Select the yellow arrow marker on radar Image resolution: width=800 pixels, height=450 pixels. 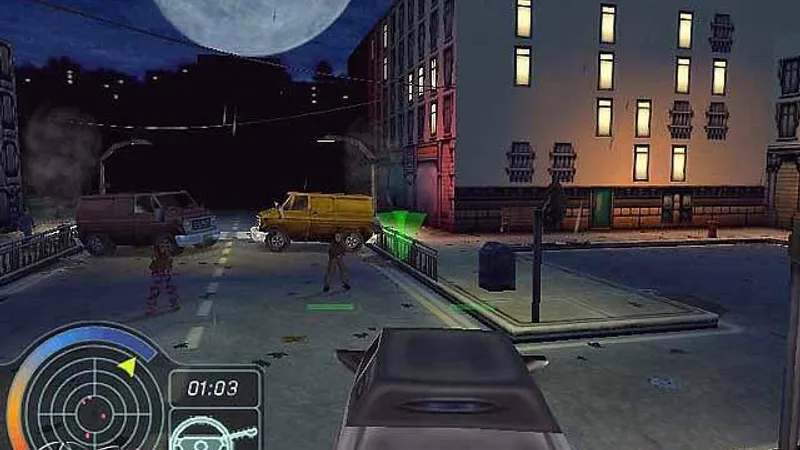(x=127, y=367)
